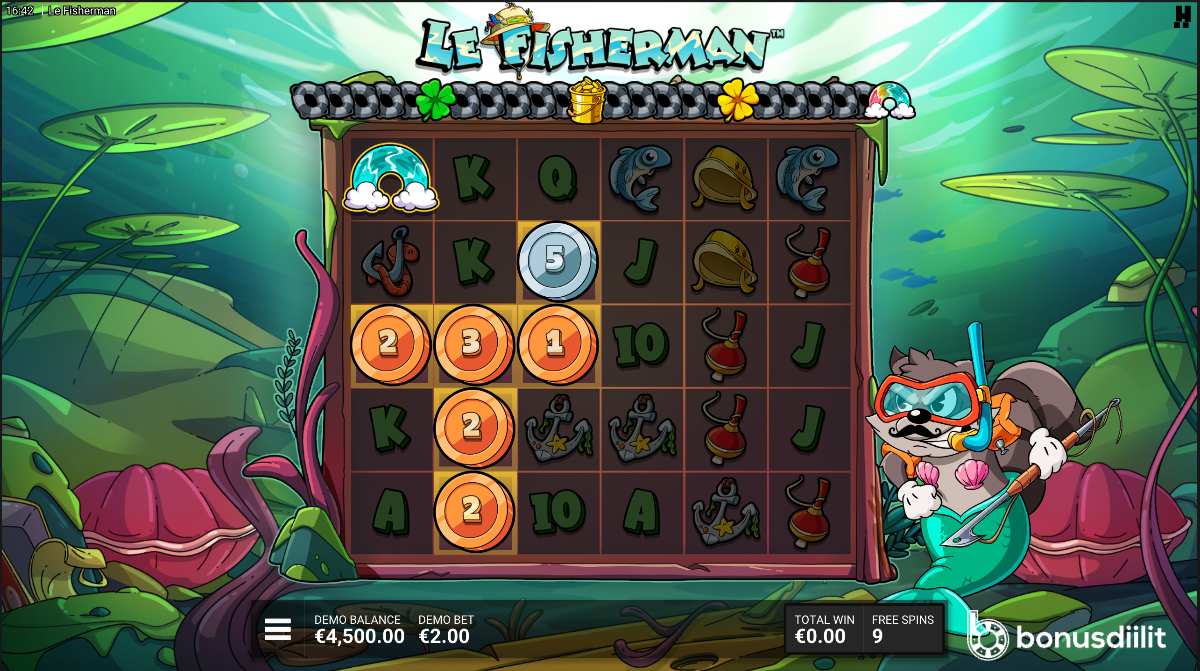Open the hamburger game menu
The image size is (1200, 671).
(278, 629)
